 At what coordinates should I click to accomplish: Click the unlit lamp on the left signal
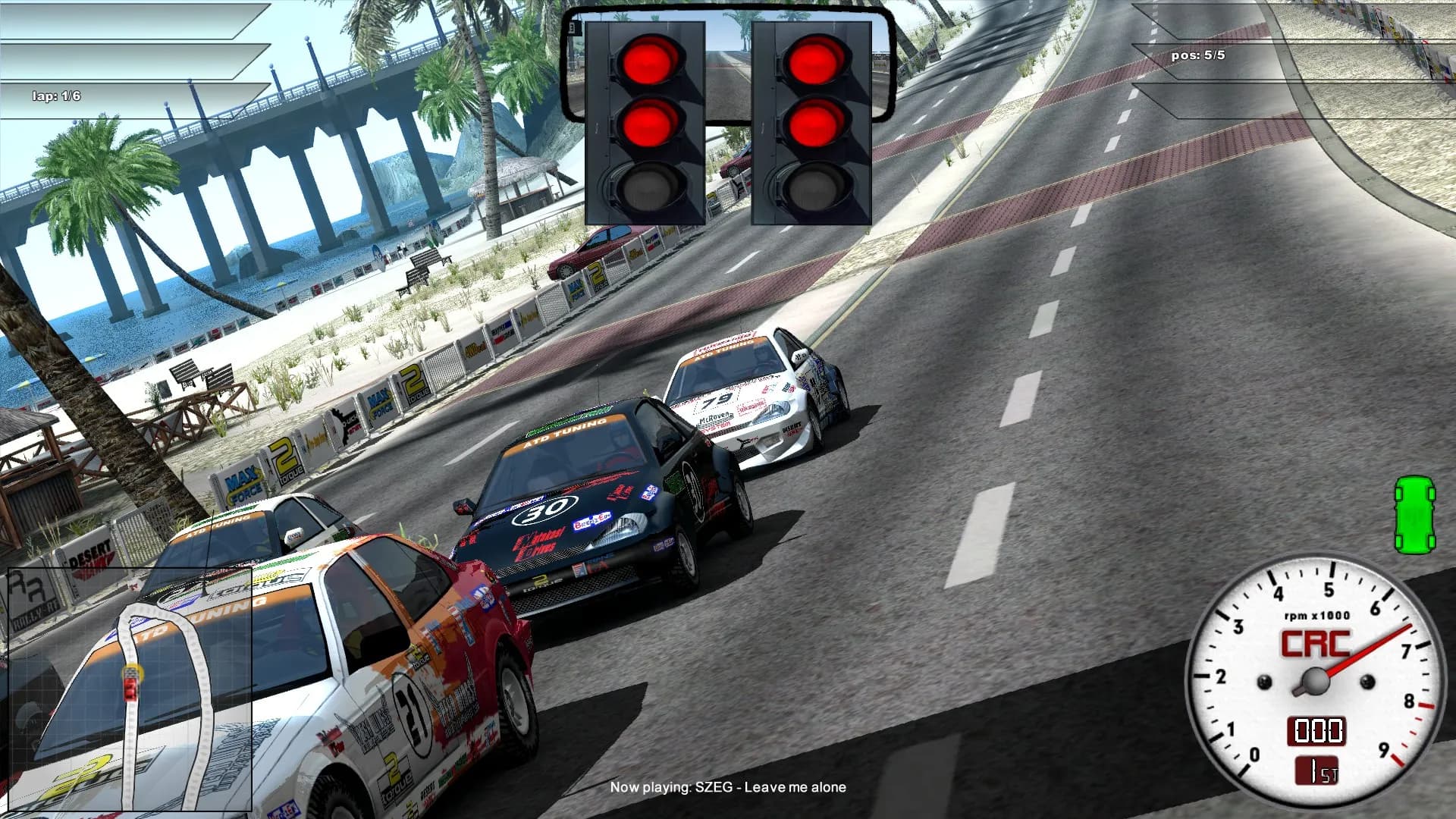point(649,185)
